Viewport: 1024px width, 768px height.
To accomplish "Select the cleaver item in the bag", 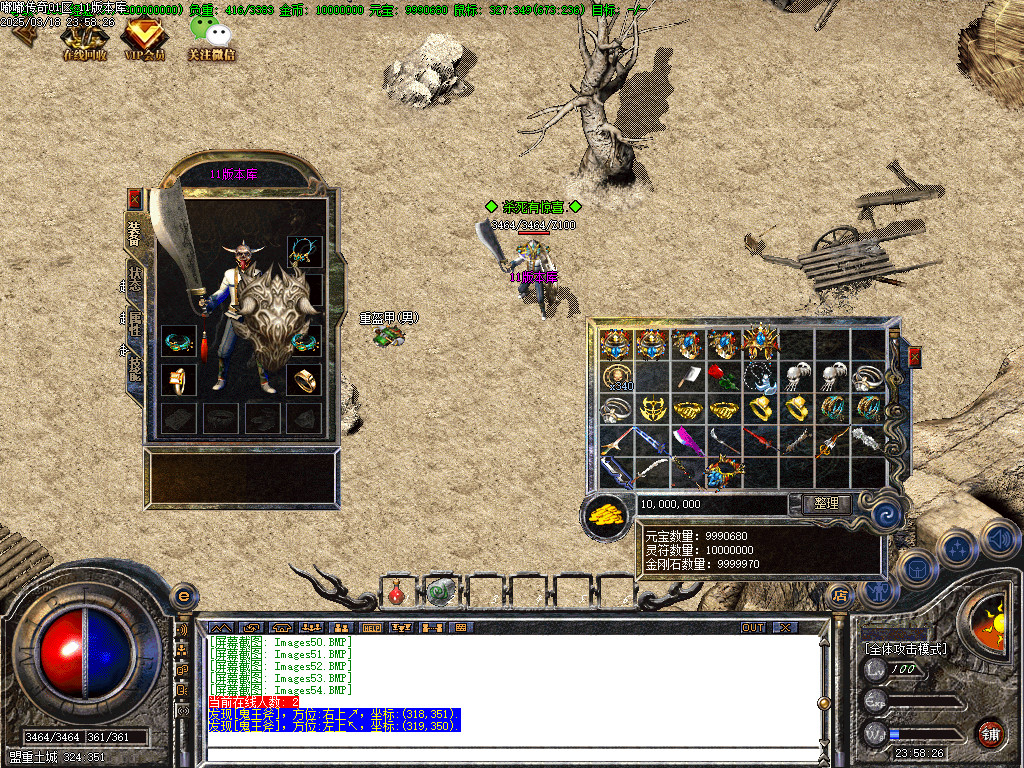I will pos(686,377).
